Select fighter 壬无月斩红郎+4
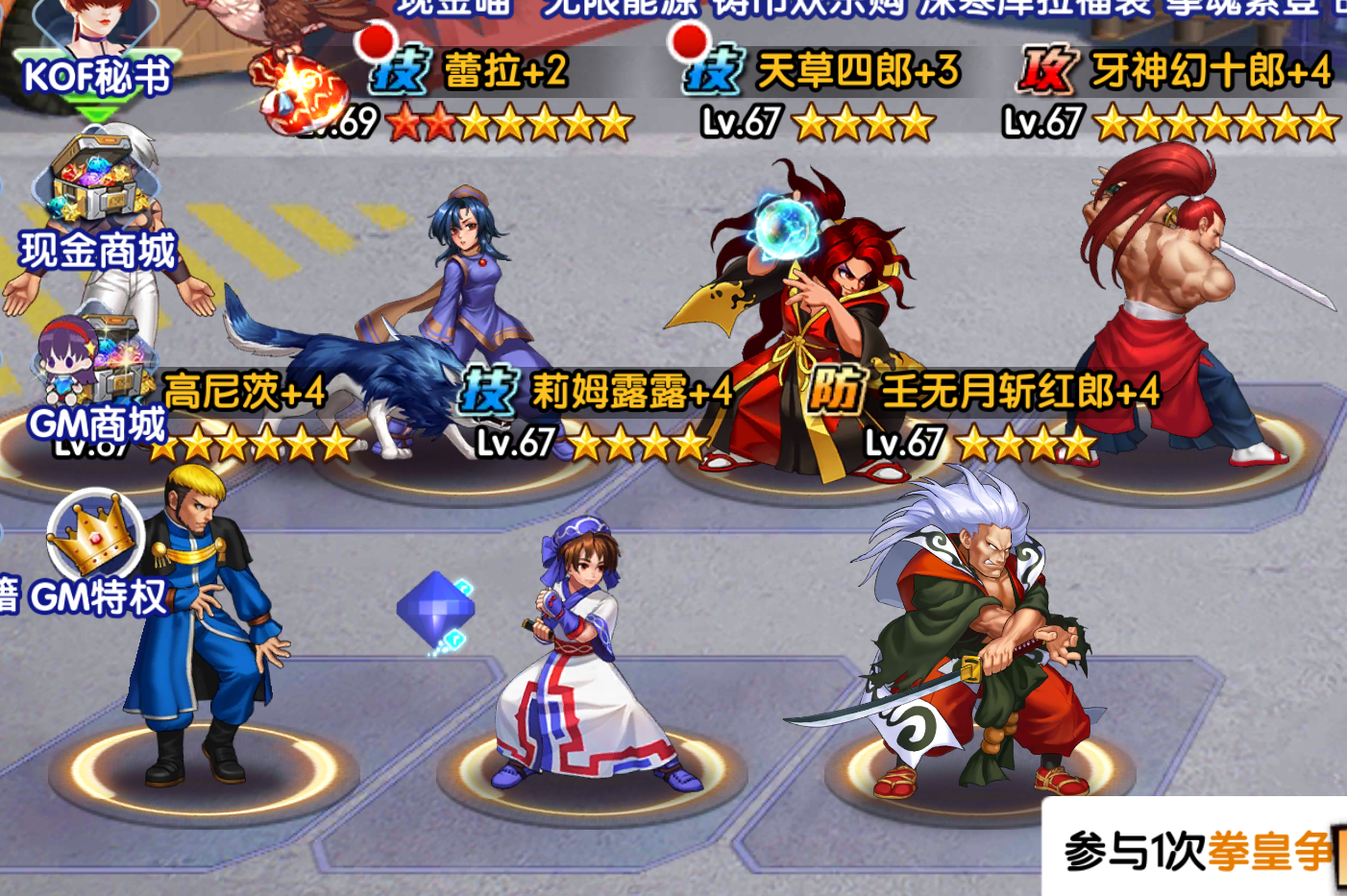The width and height of the screenshot is (1347, 896). pyautogui.click(x=980, y=643)
